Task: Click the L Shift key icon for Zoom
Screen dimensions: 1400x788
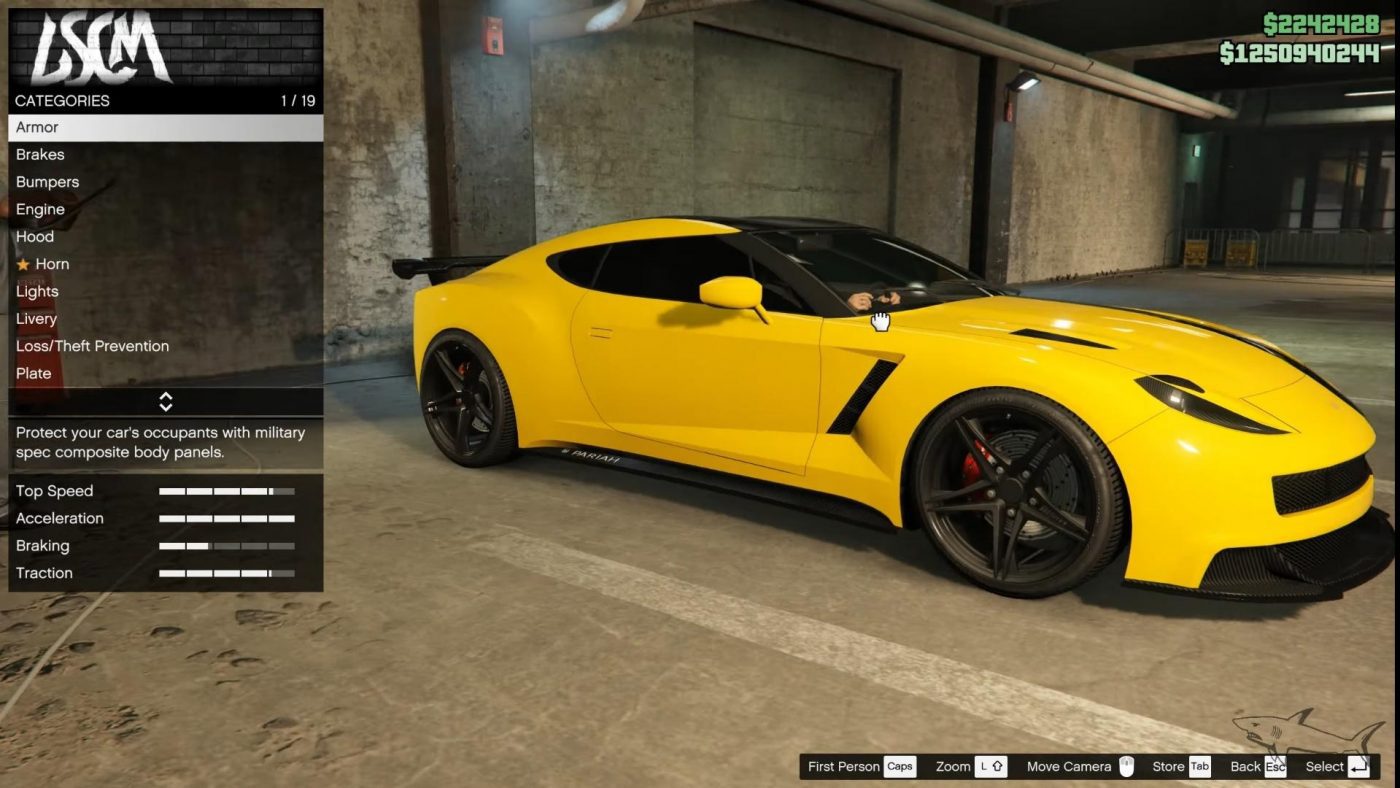Action: click(x=991, y=766)
